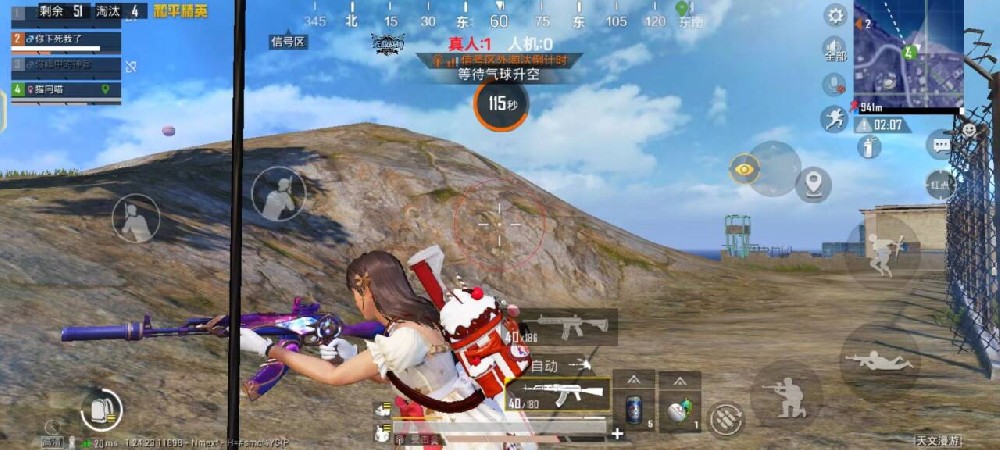
Task: Toggle the muted microphone button
Action: point(834,85)
